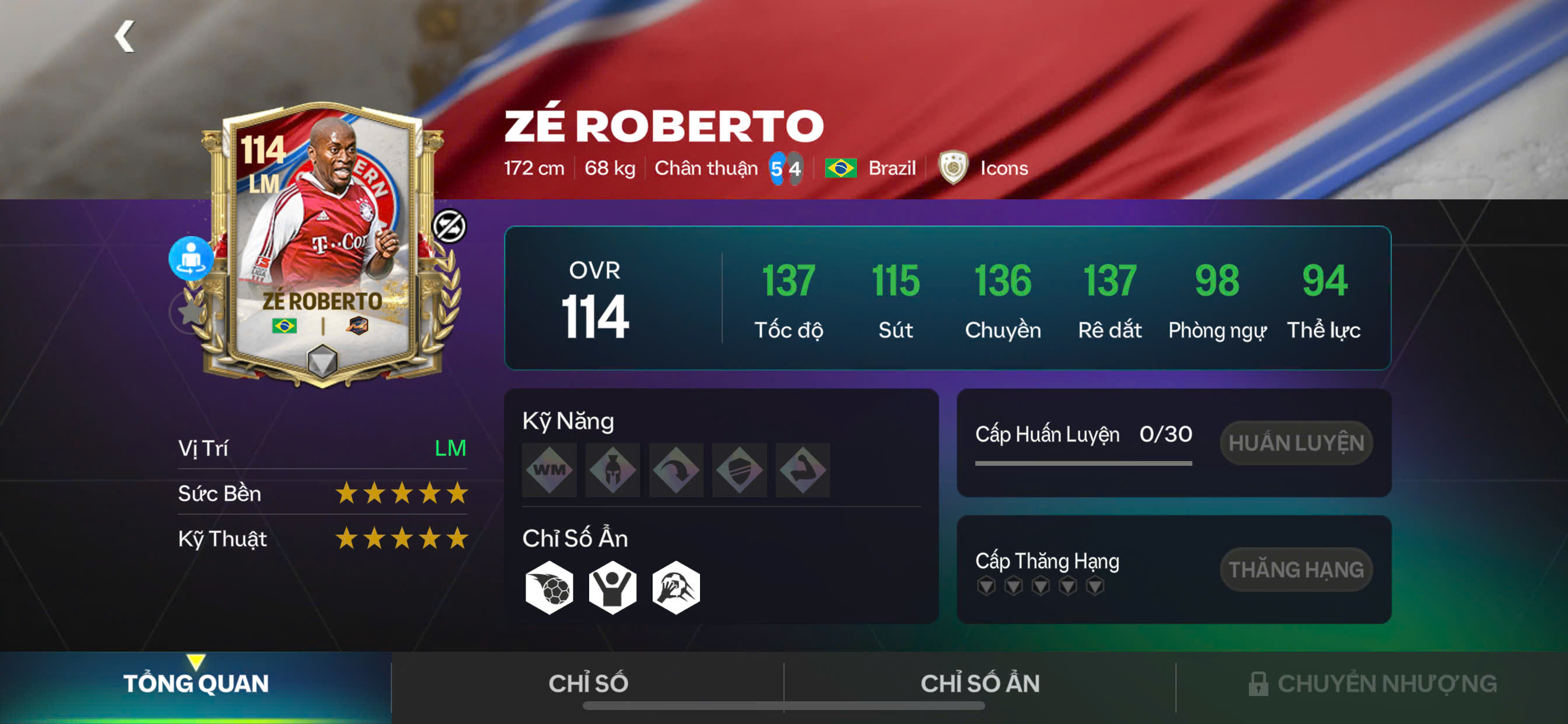Image resolution: width=1568 pixels, height=724 pixels.
Task: Open the Huấn Luyện training button
Action: pos(1296,443)
